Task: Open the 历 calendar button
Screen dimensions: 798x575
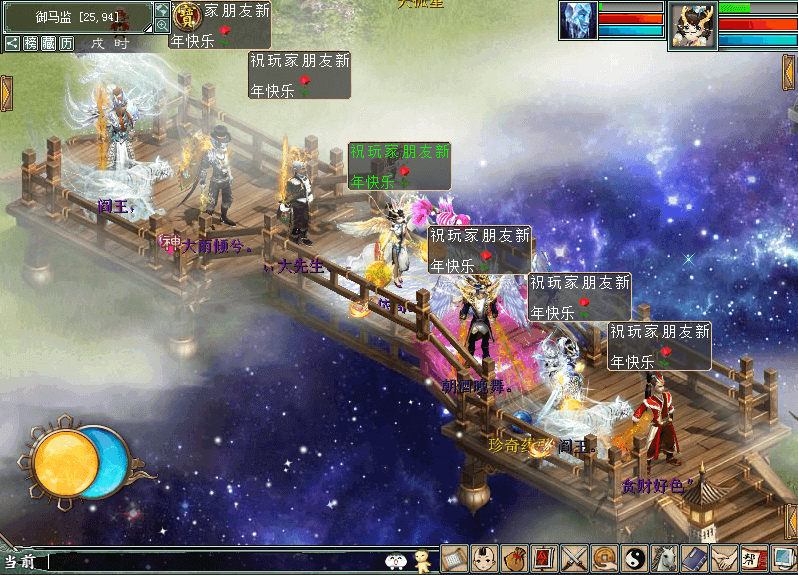Action: 66,43
